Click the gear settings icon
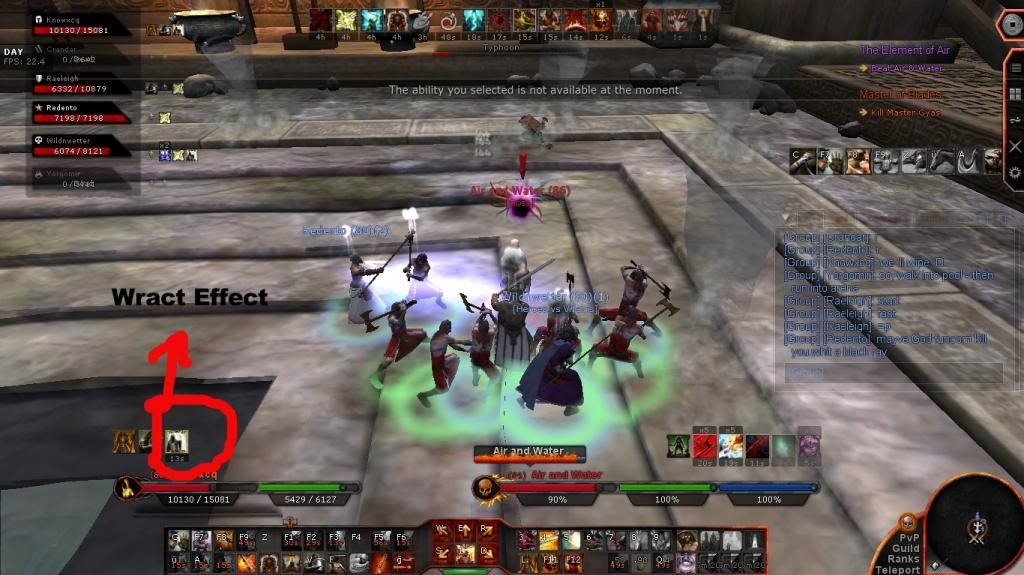Screen dimensions: 1024x575 pyautogui.click(x=1015, y=172)
